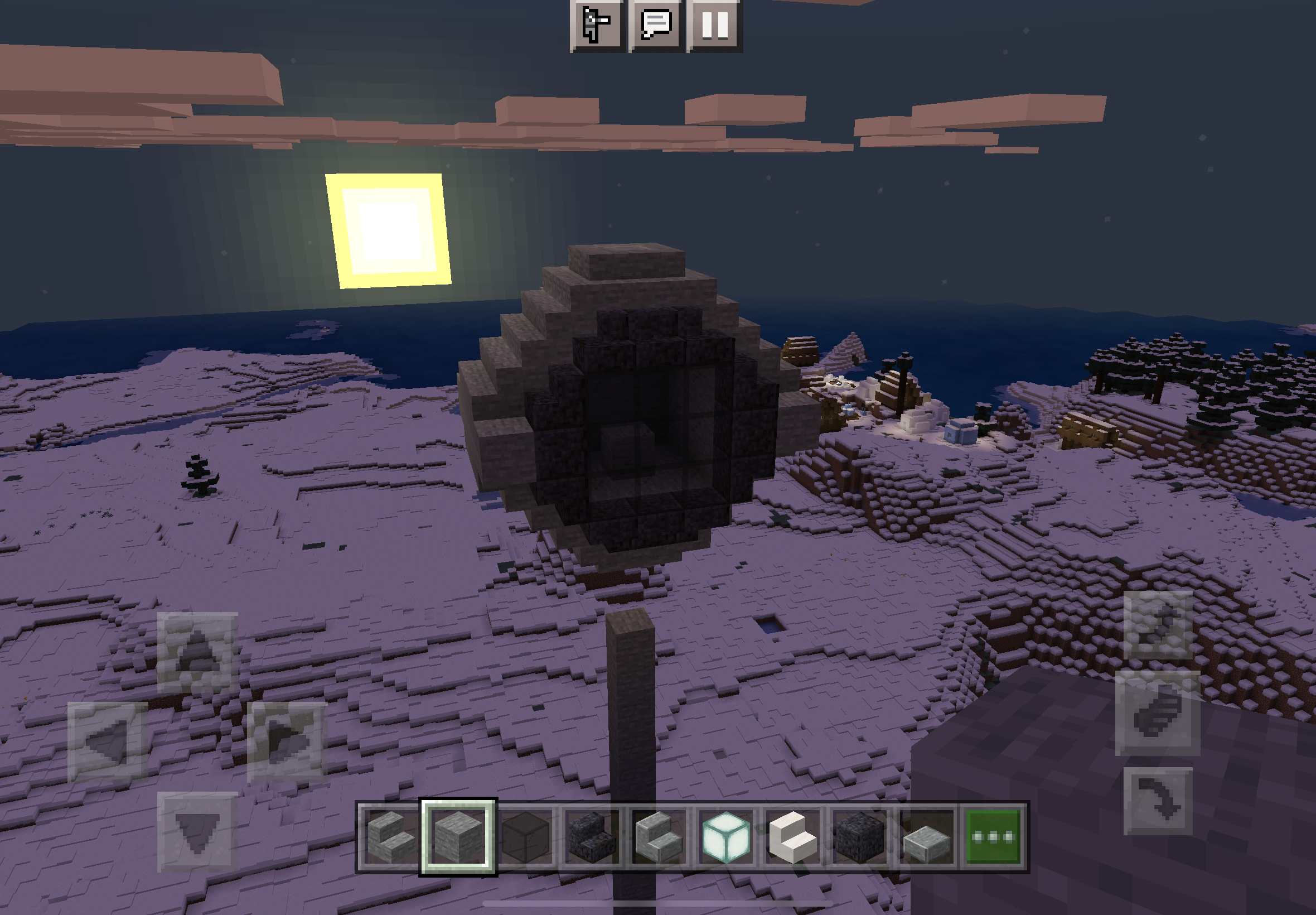Open the chat speech bubble
The width and height of the screenshot is (1316, 915).
[x=656, y=24]
